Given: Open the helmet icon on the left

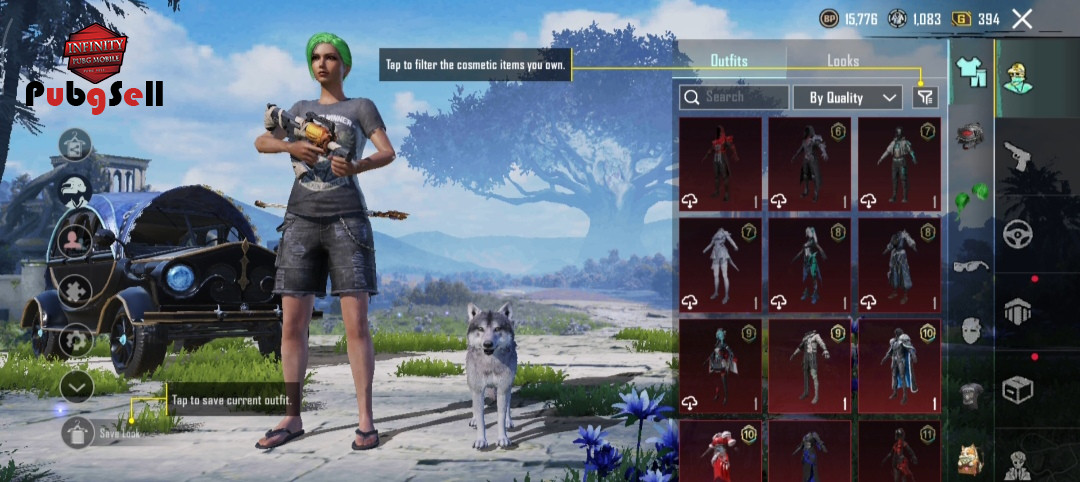Looking at the screenshot, I should pos(76,187).
